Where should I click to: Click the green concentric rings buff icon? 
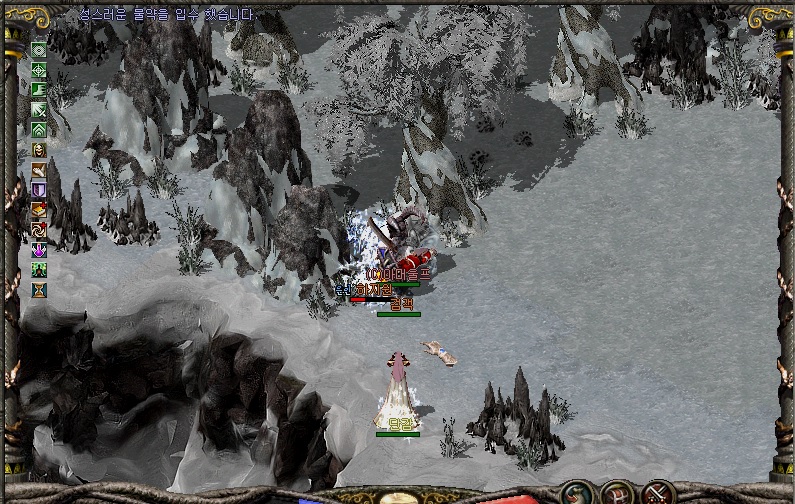point(39,50)
